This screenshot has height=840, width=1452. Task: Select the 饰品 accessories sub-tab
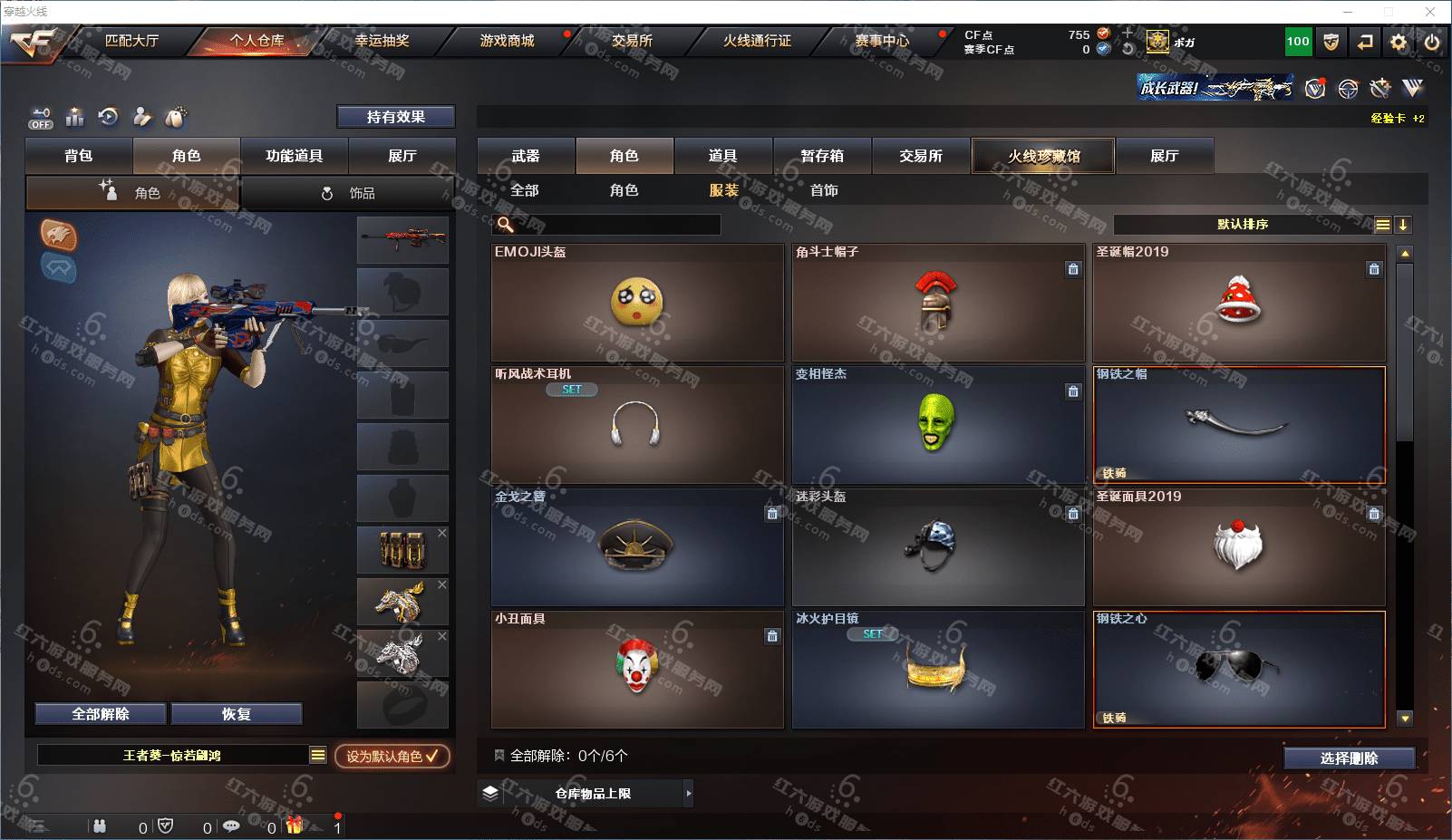tap(349, 193)
